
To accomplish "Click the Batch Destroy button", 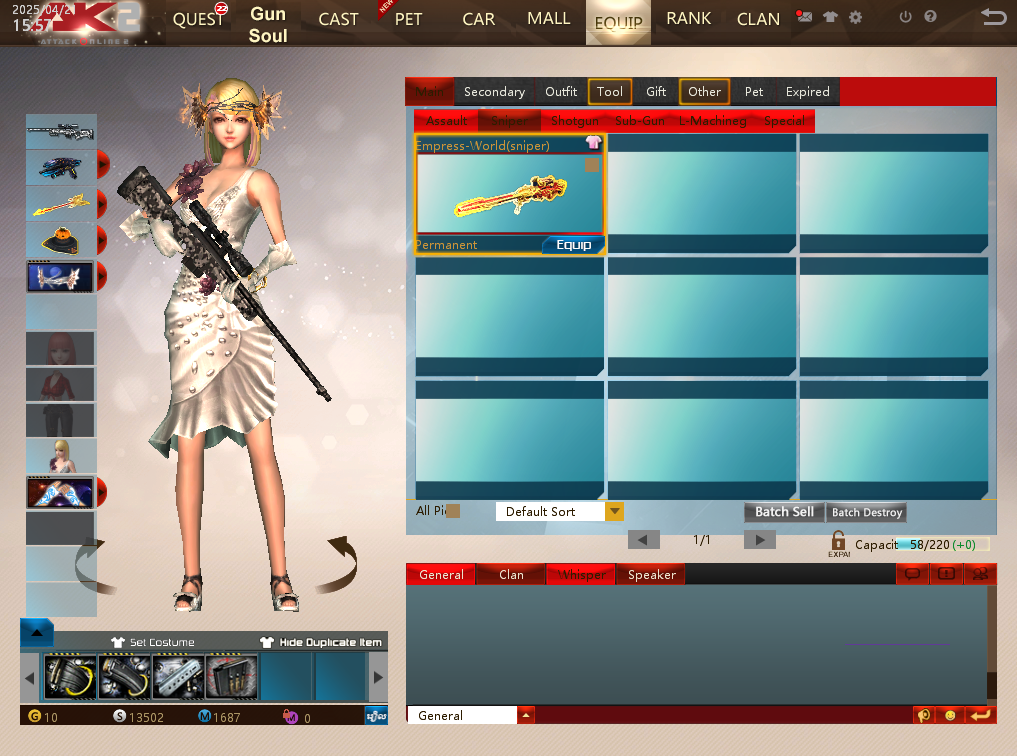I will [867, 512].
